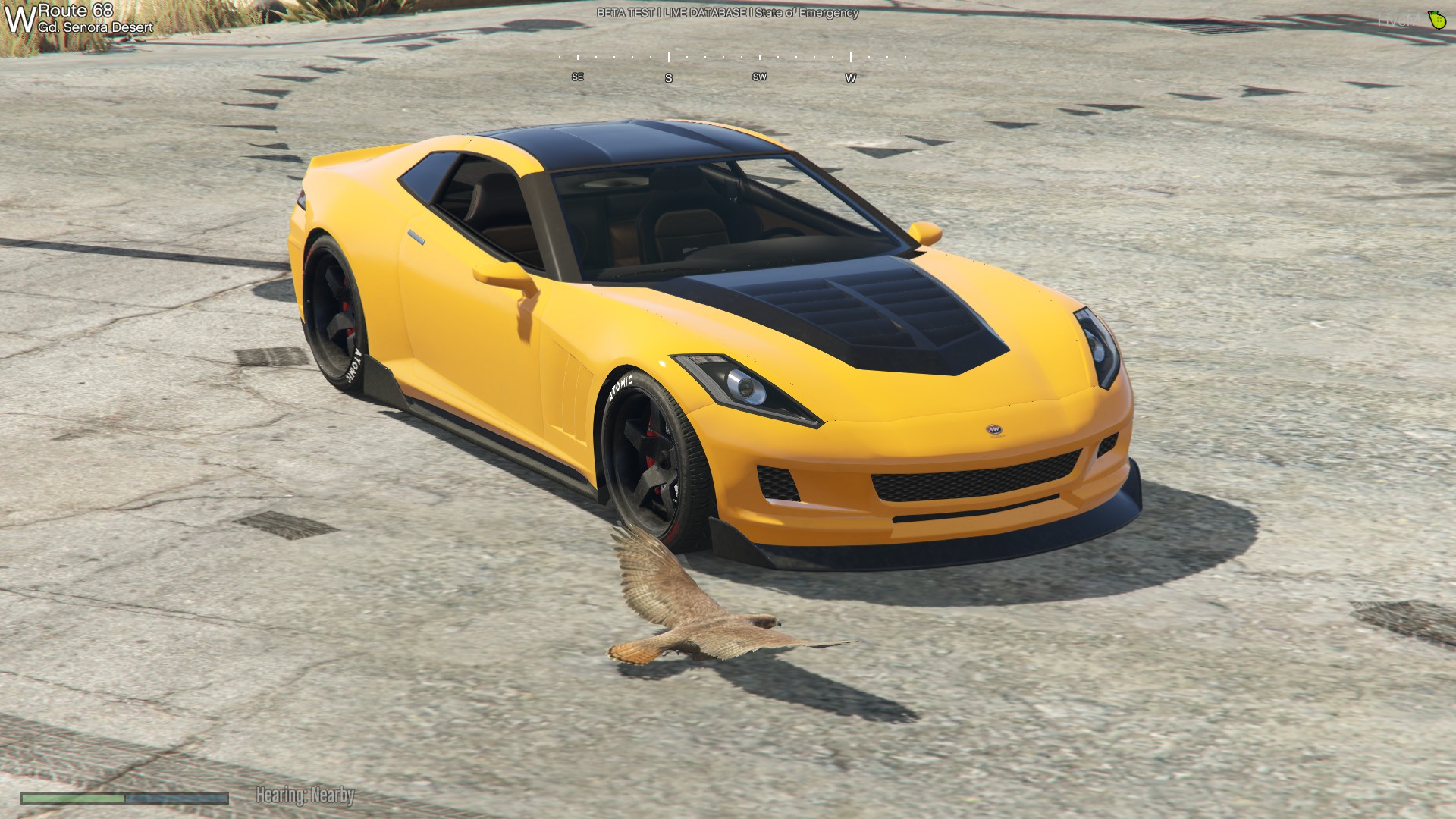Toggle the Hearing: Nearby voice range indicator
This screenshot has width=1456, height=819.
point(305,795)
